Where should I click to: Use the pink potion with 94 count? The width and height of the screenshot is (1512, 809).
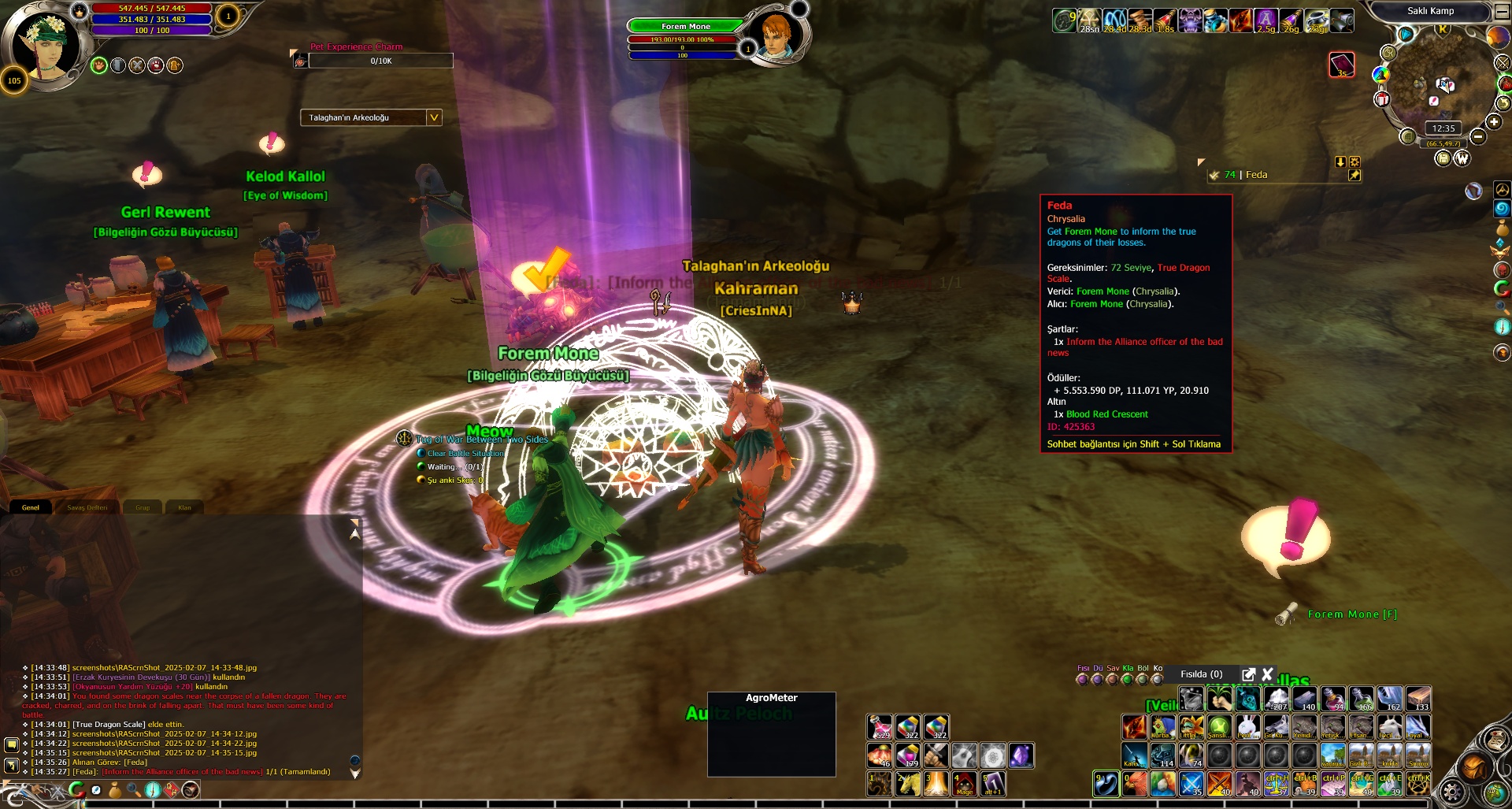(x=1332, y=699)
